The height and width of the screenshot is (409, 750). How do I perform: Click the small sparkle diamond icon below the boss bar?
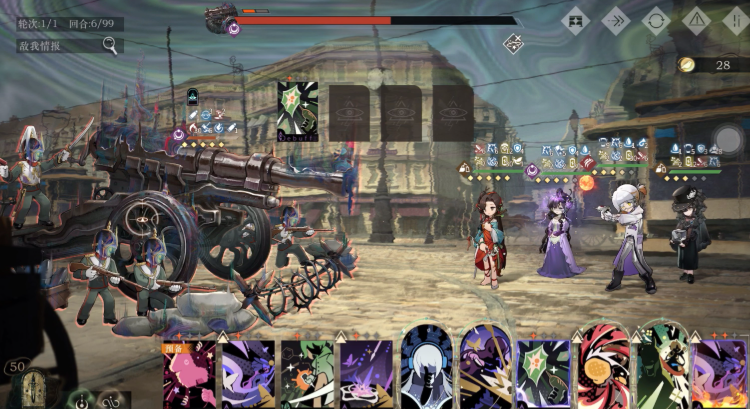pyautogui.click(x=513, y=43)
